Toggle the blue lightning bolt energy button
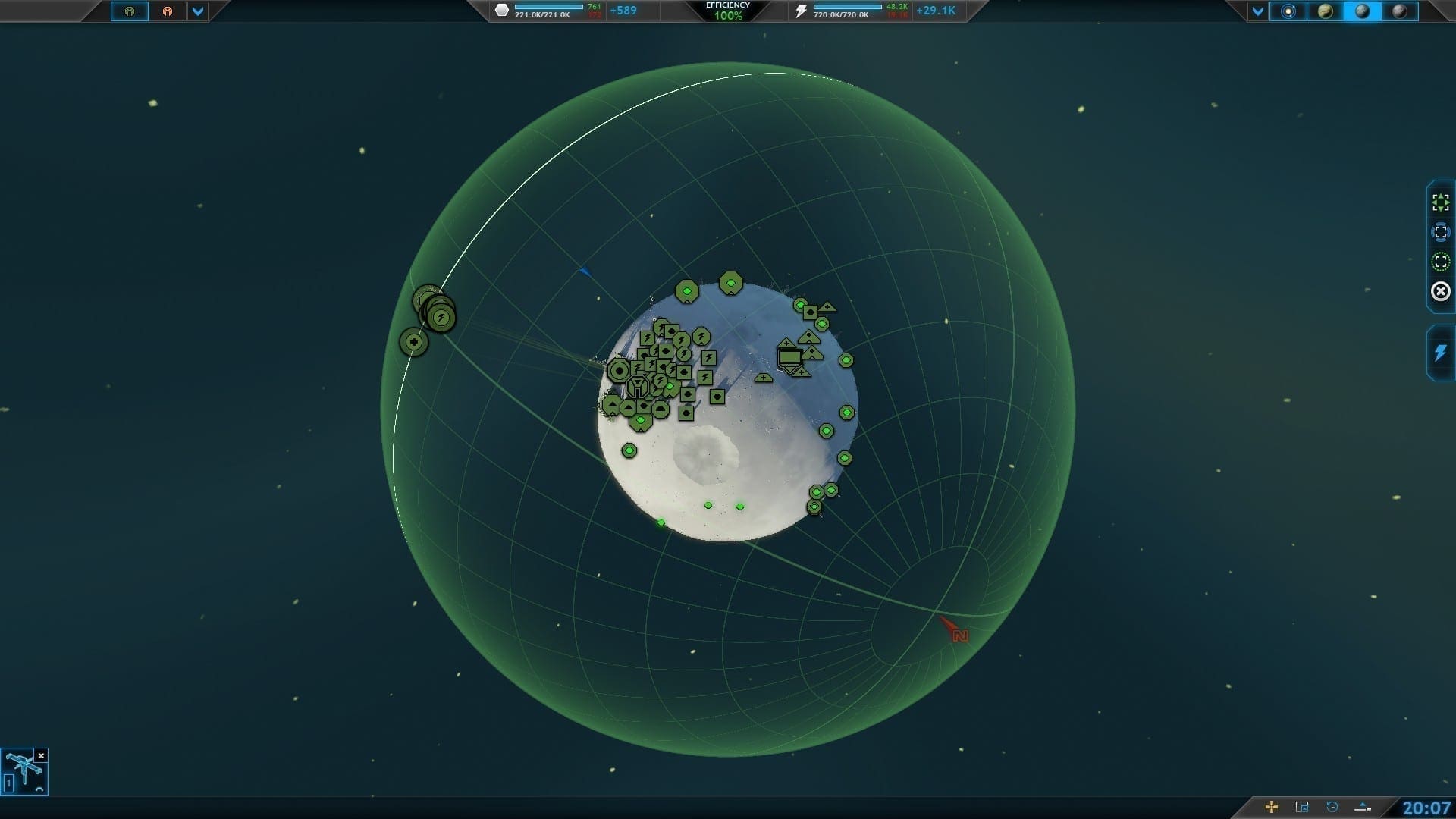 1440,353
